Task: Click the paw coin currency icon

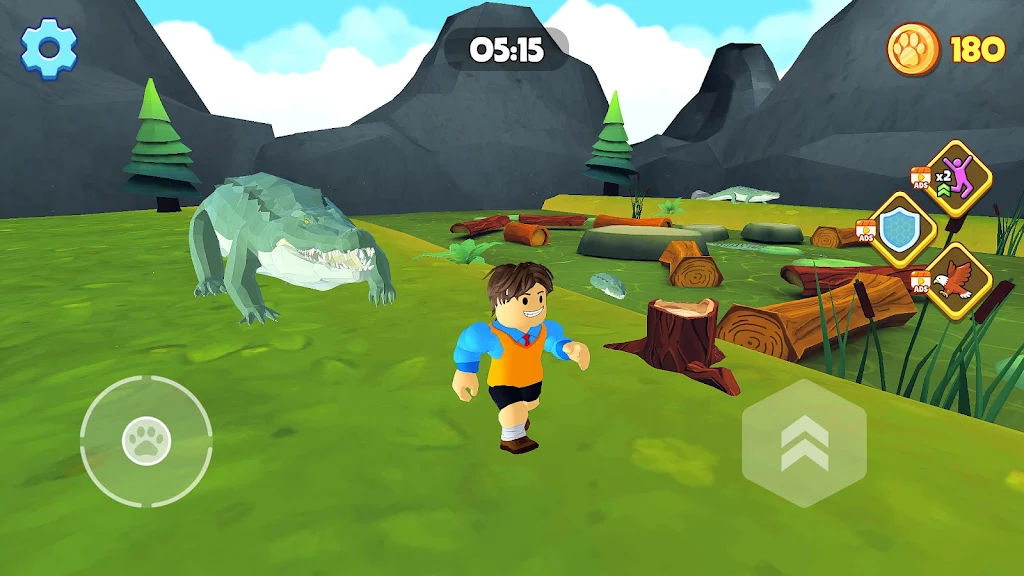Action: coord(913,49)
